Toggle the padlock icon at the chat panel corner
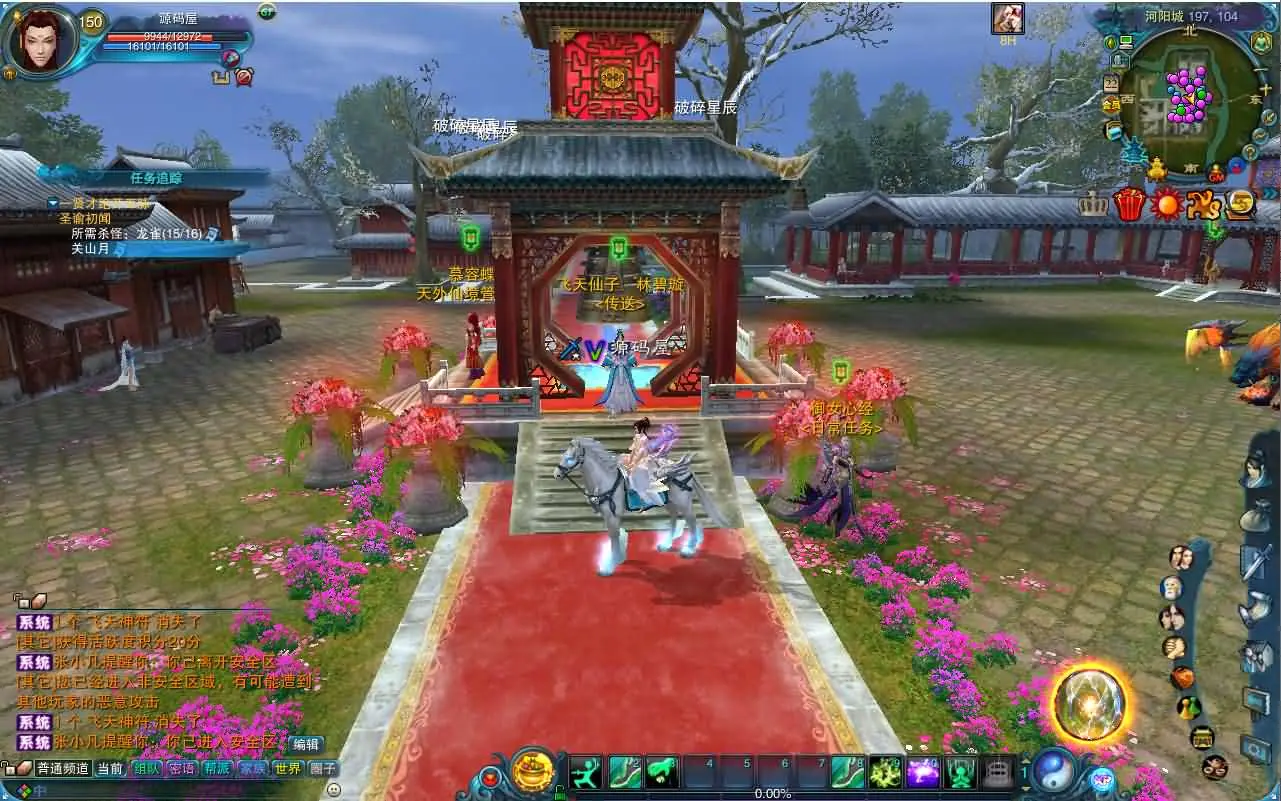 point(5,767)
